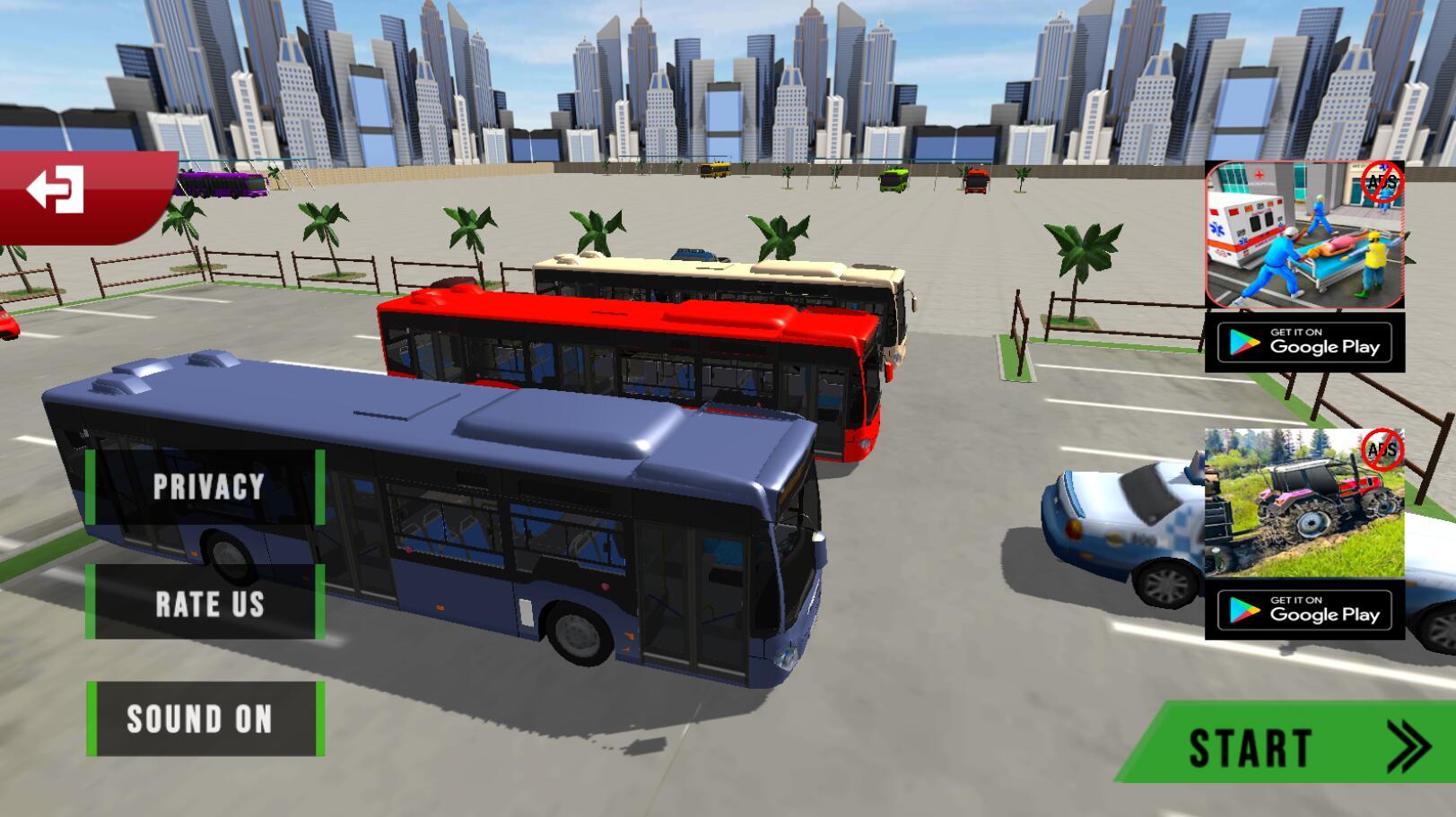Screen dimensions: 1456x817
Task: Select the RATE US menu entry
Action: (x=208, y=603)
